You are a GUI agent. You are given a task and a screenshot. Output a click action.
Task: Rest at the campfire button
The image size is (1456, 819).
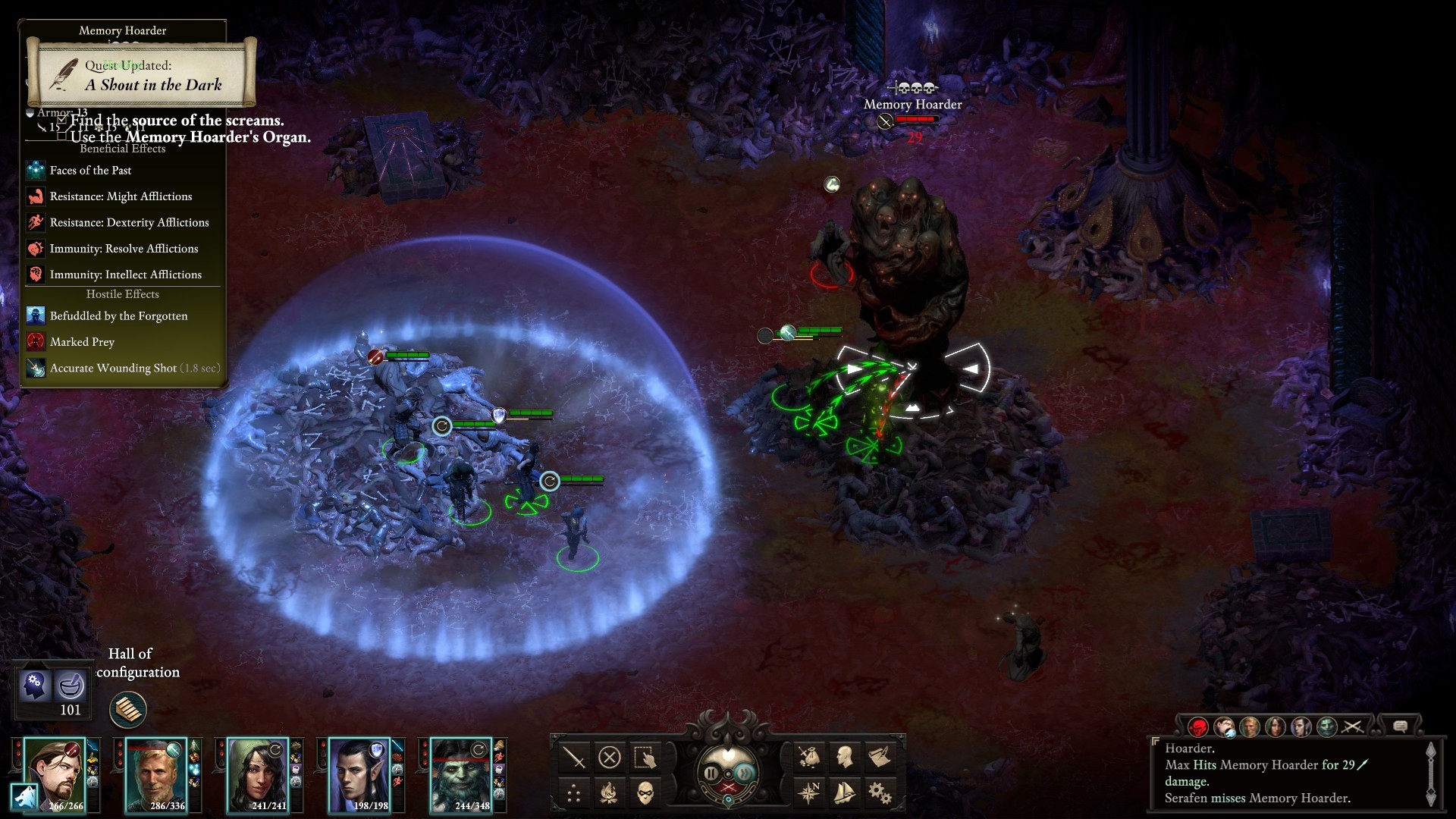point(610,793)
